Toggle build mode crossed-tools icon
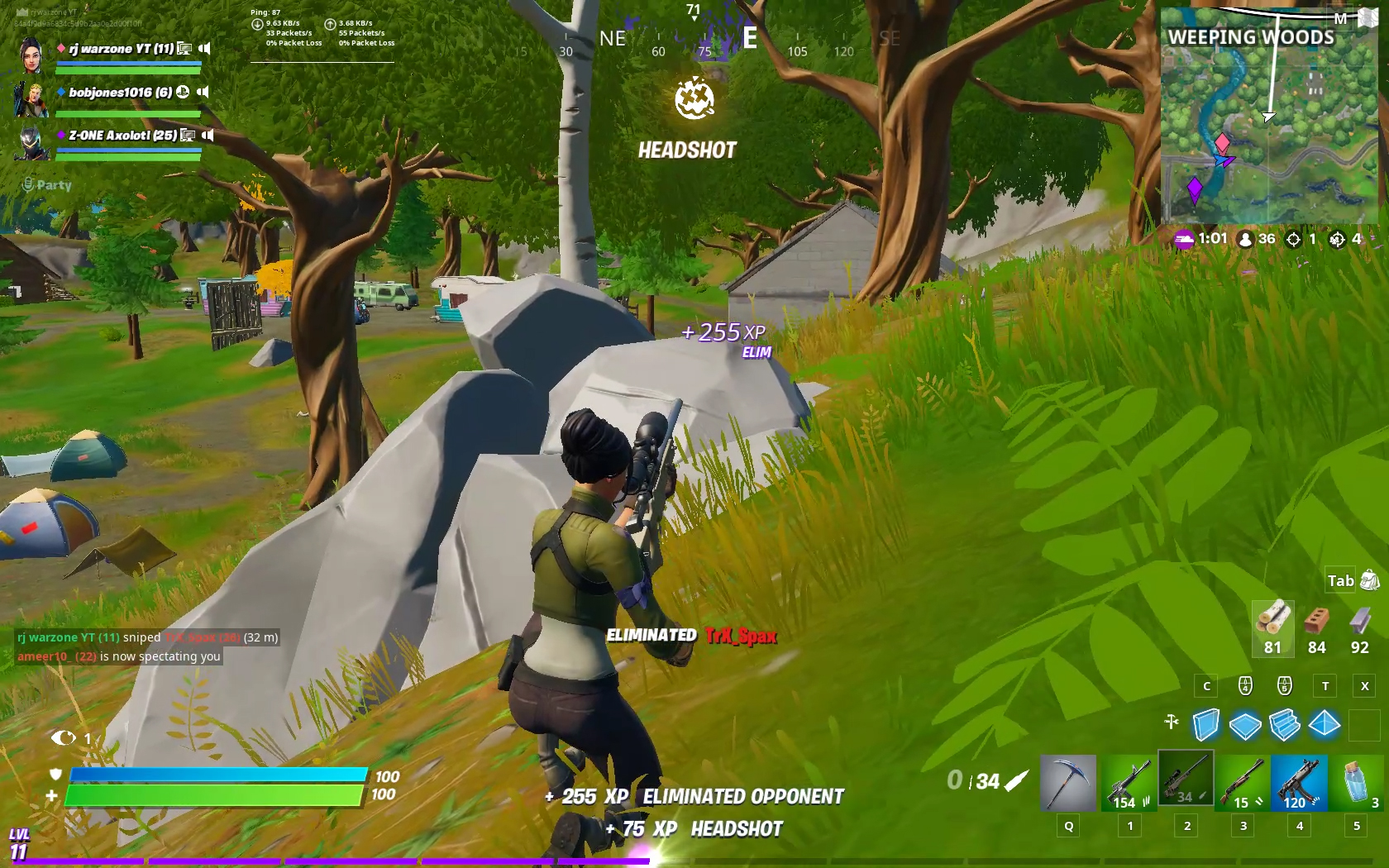This screenshot has height=868, width=1389. point(1172,722)
